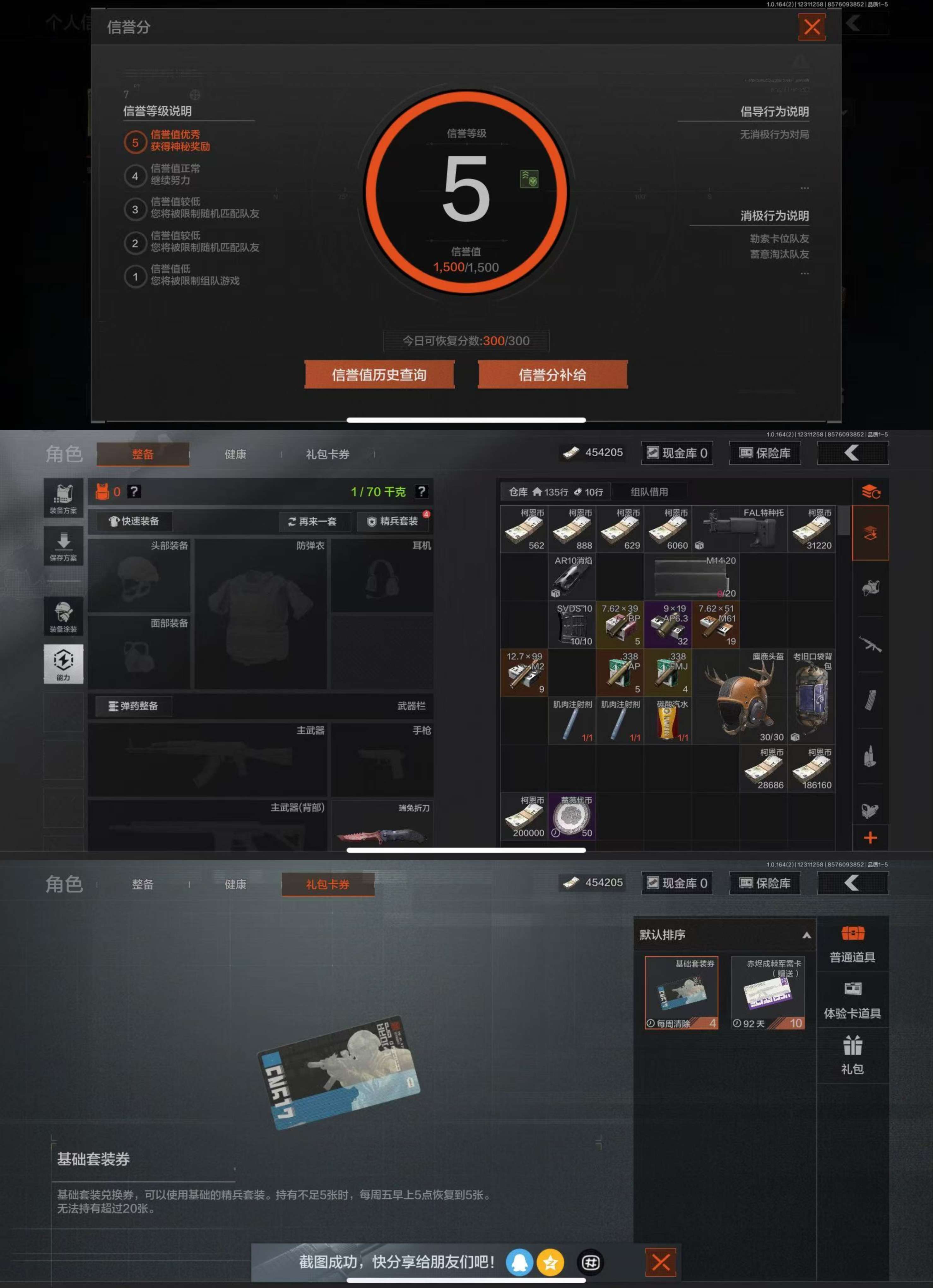Choose 再来一套 to re-equip the last loadout

click(313, 521)
